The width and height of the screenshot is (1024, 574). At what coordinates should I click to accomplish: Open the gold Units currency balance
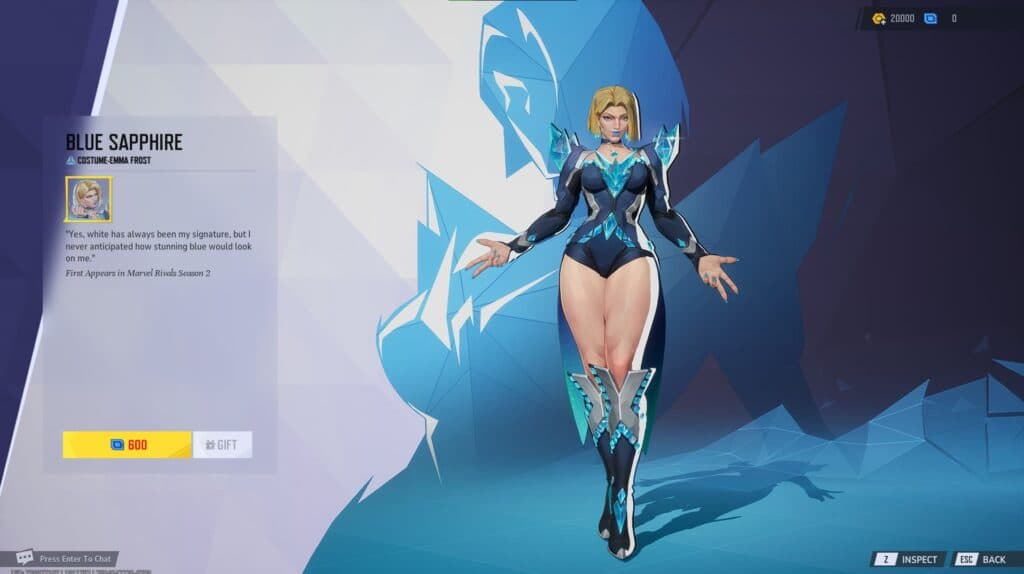[893, 18]
